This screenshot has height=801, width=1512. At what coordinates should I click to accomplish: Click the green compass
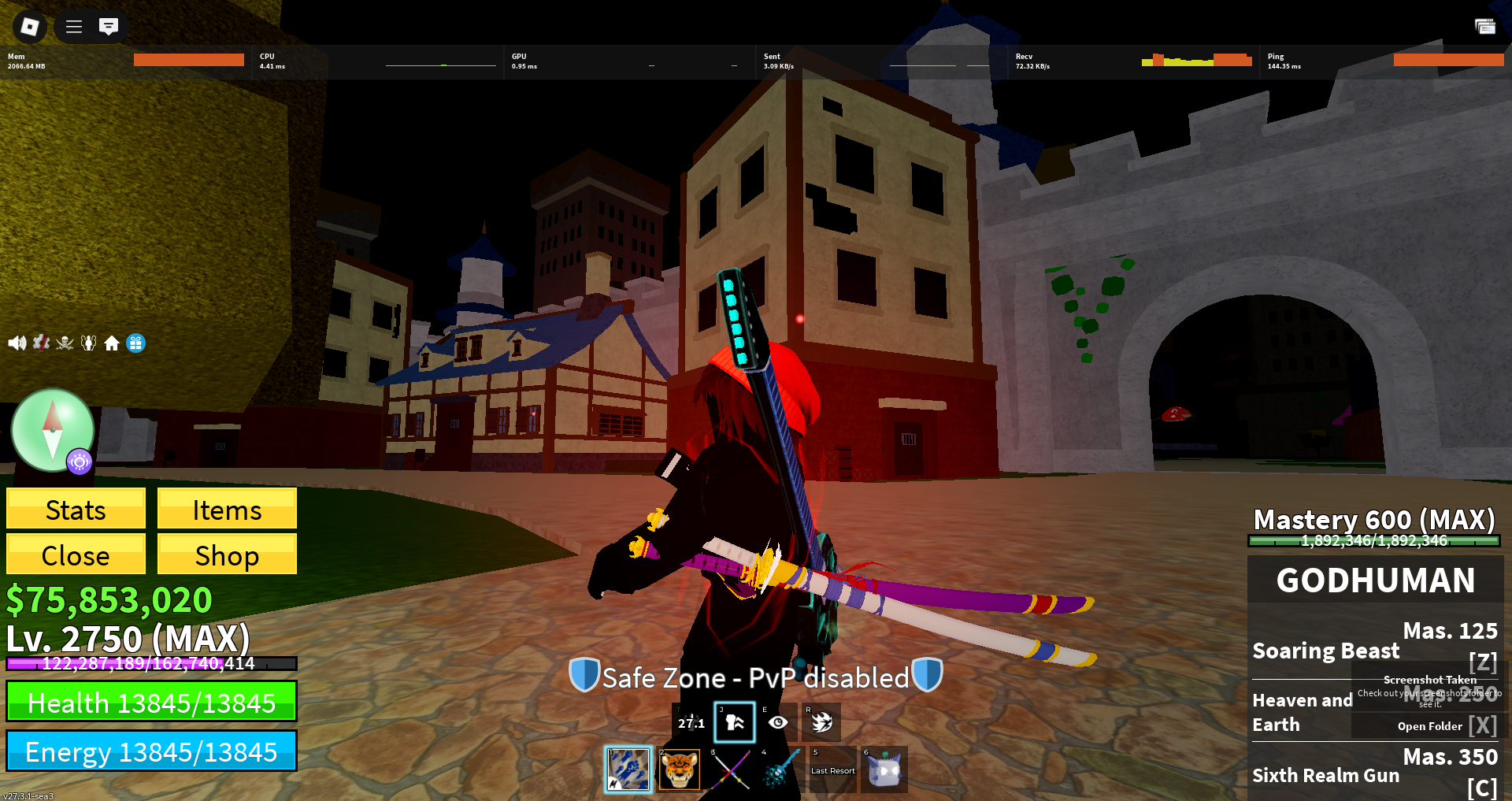coord(52,430)
